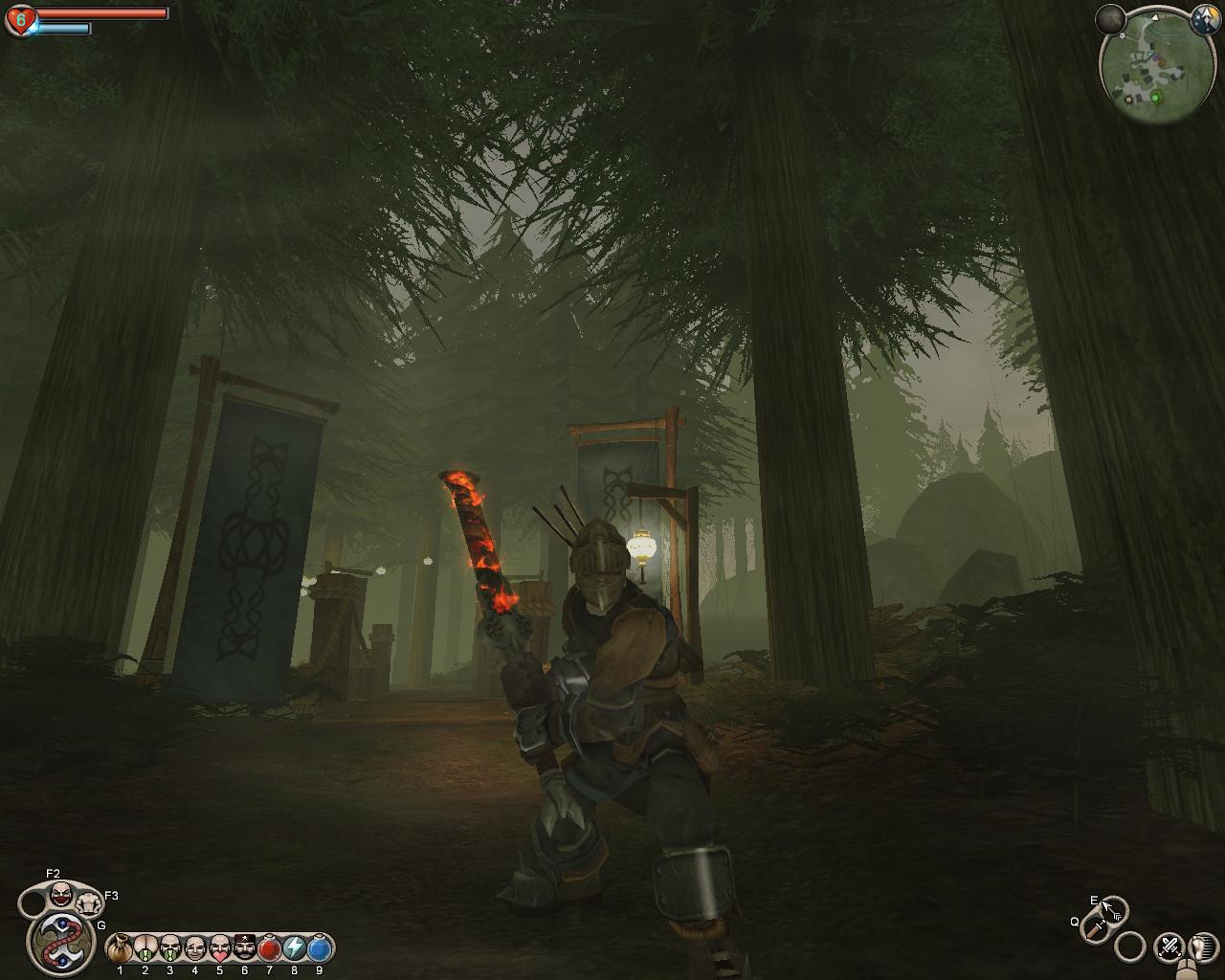Select the green quest marker on minimap
The image size is (1225, 980).
click(1155, 97)
